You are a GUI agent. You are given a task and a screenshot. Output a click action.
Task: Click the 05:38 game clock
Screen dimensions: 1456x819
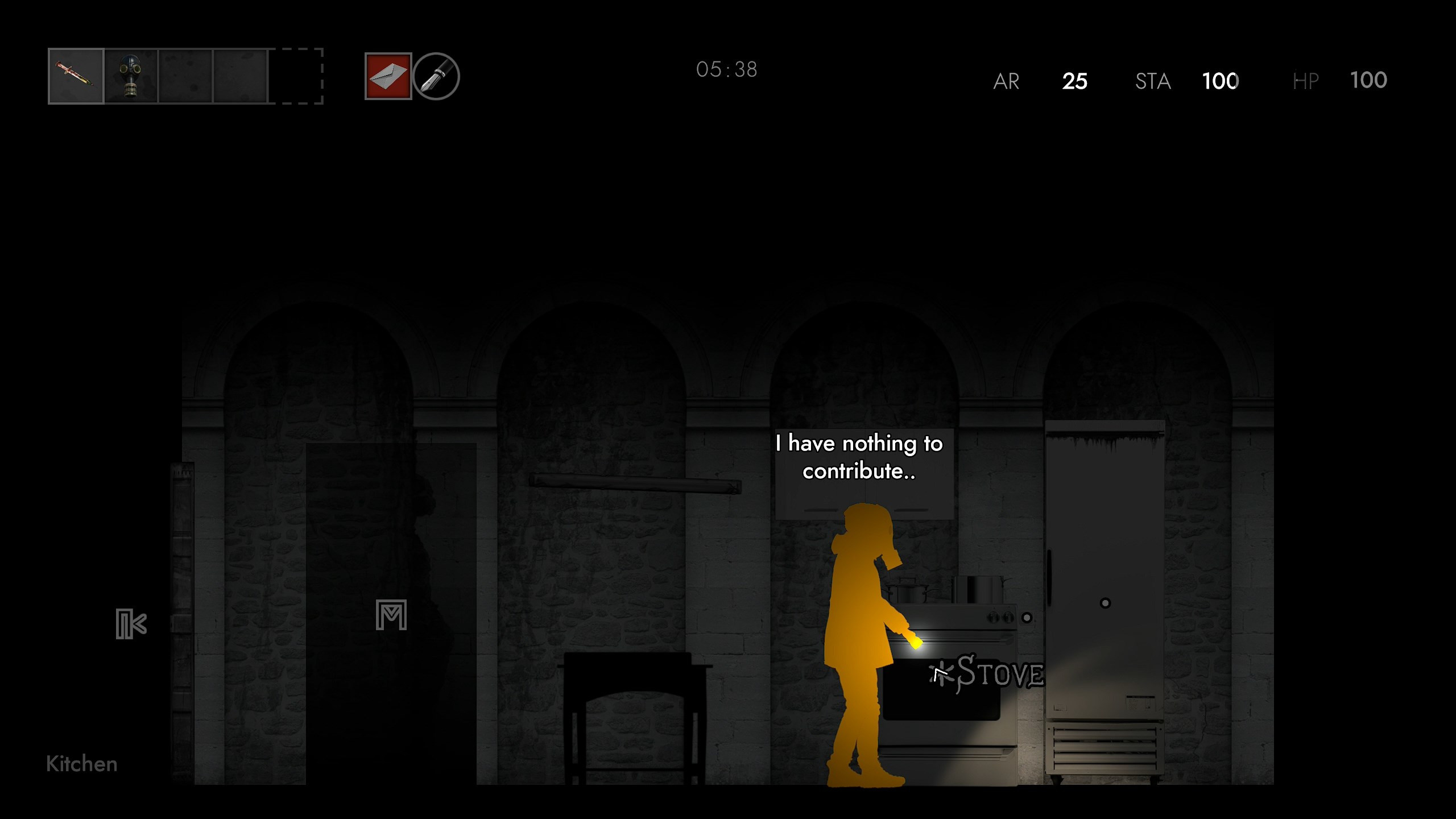coord(727,69)
